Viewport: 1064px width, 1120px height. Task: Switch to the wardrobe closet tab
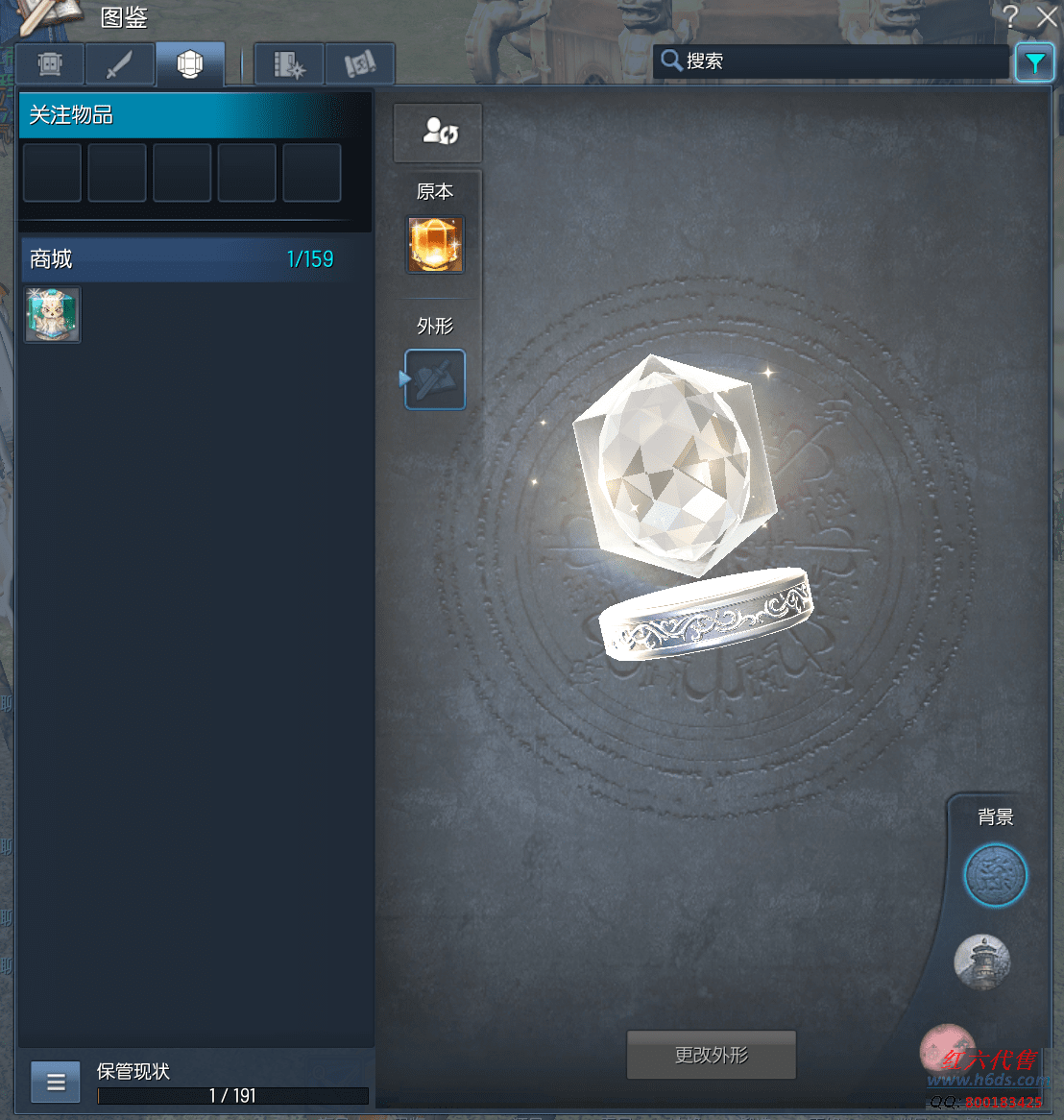[50, 64]
